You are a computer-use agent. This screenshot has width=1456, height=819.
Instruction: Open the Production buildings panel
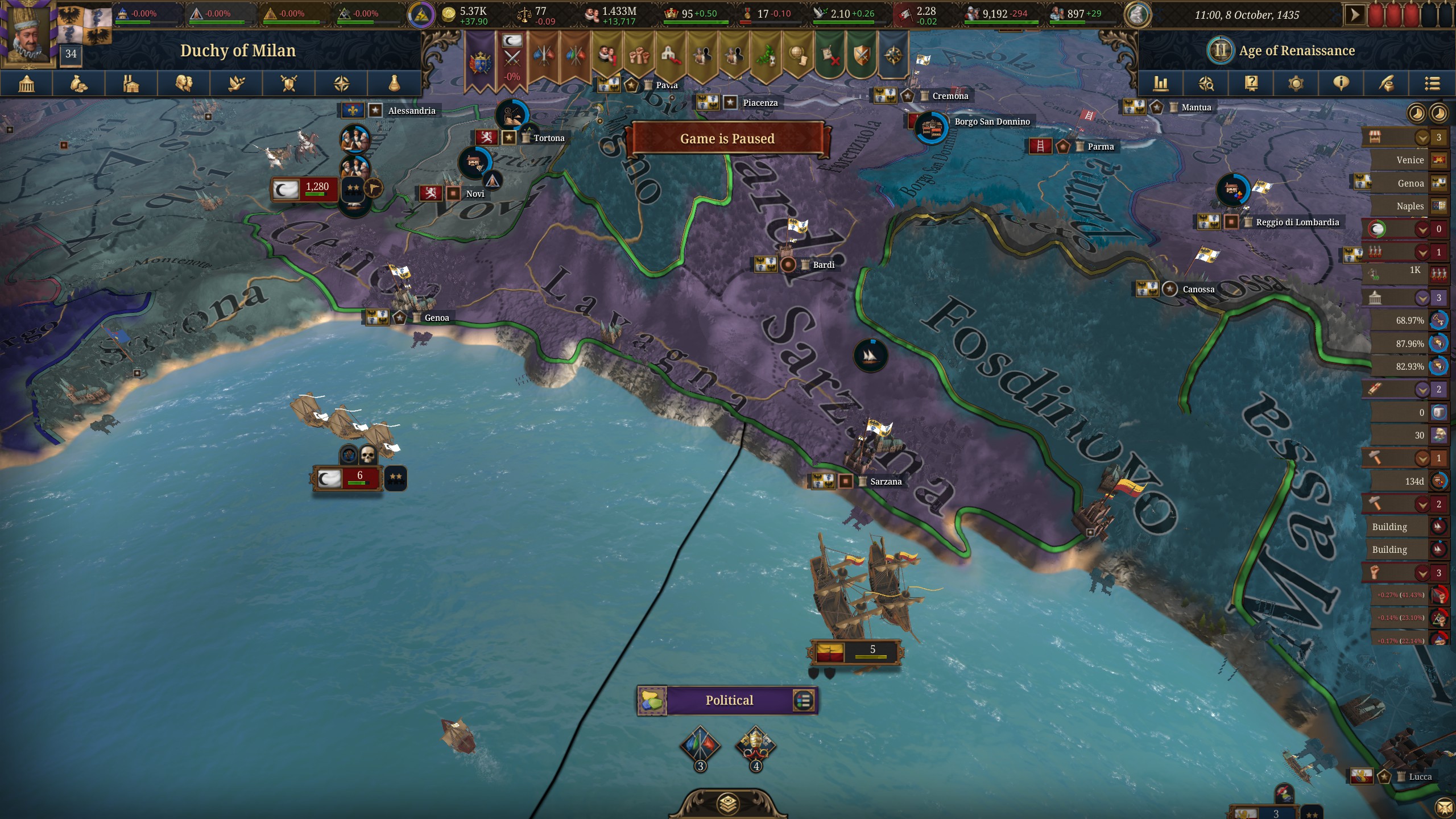click(131, 84)
